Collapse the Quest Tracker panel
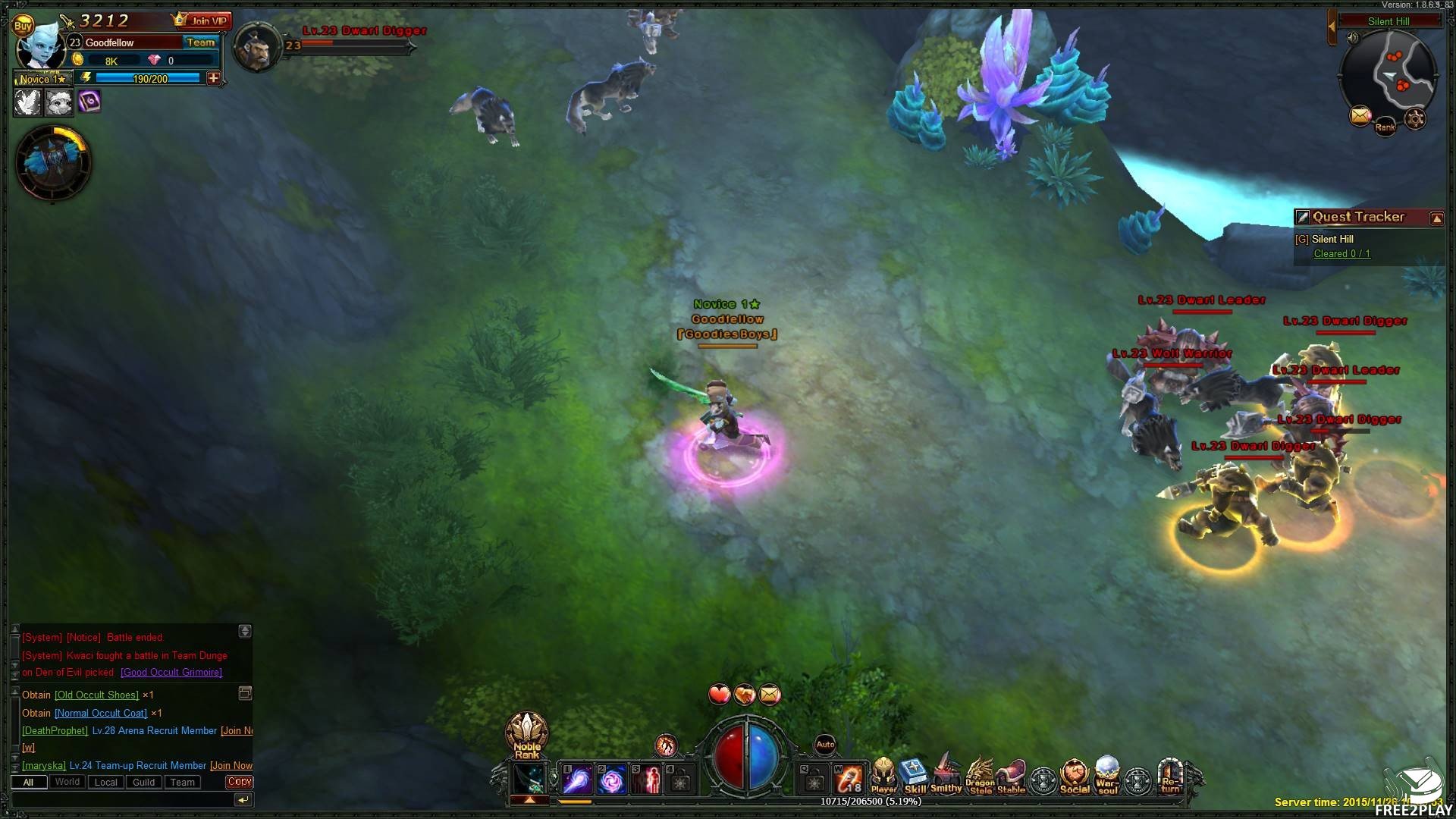The image size is (1456, 819). pyautogui.click(x=1436, y=218)
